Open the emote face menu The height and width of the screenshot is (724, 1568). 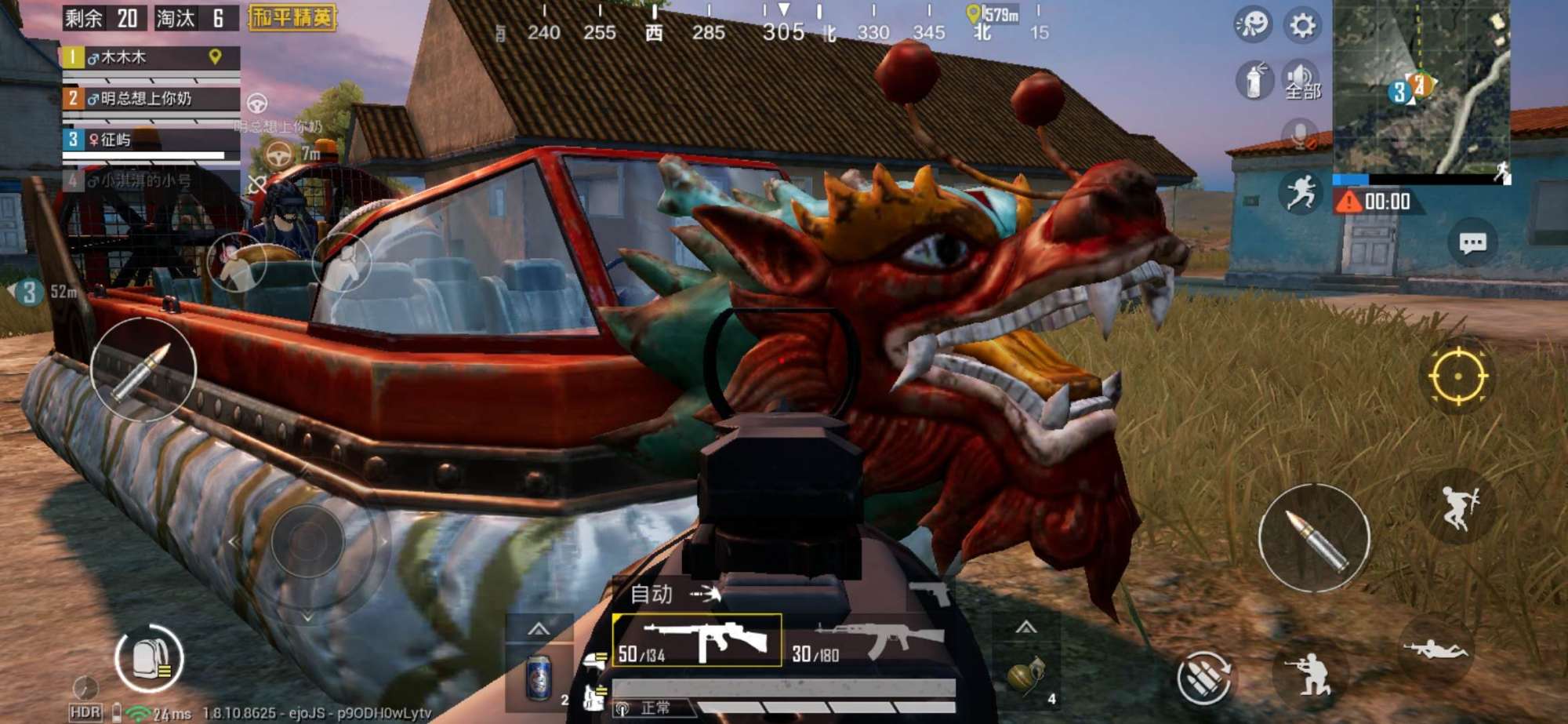(1252, 25)
